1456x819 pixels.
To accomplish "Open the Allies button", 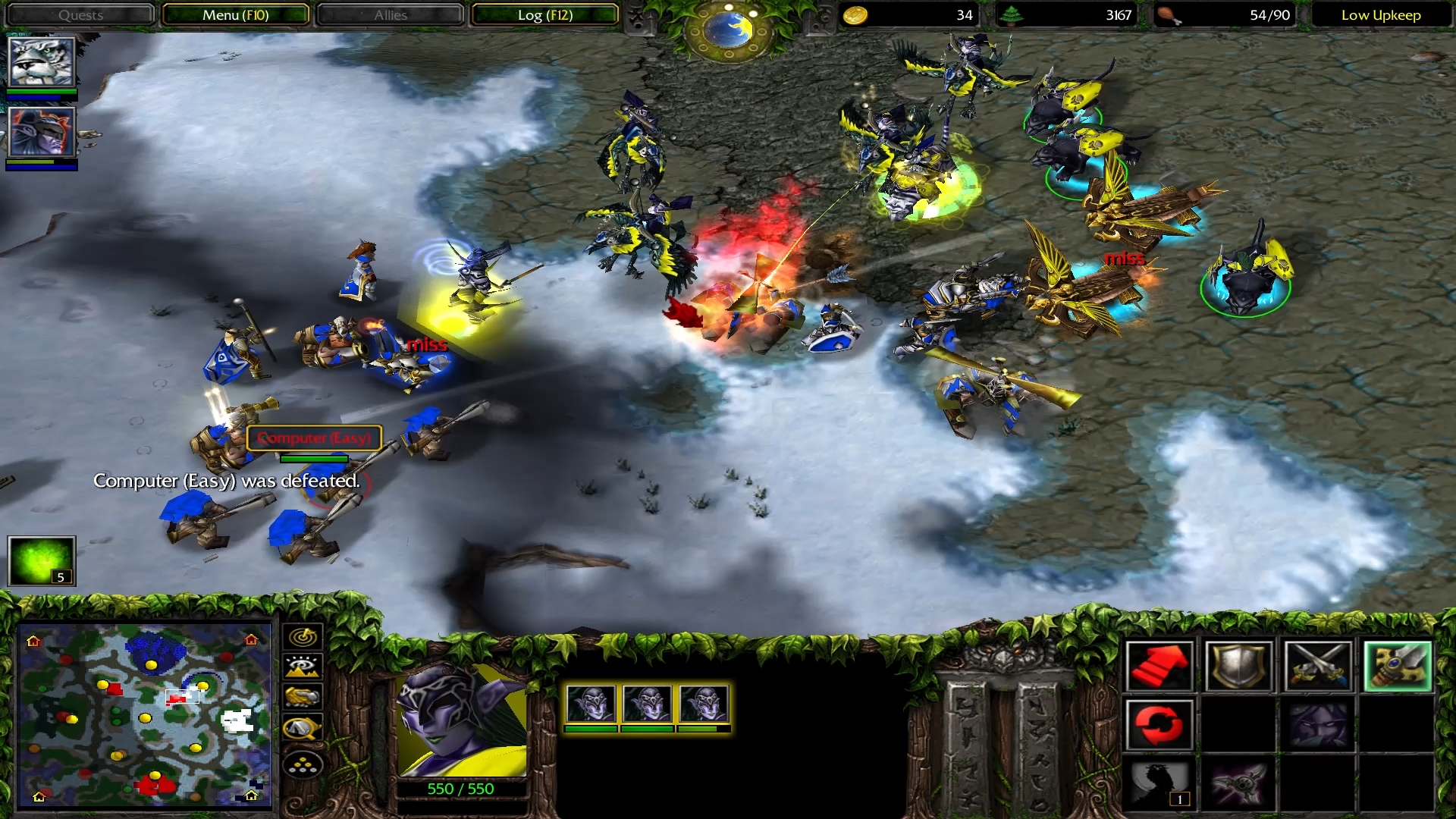I will [x=391, y=15].
